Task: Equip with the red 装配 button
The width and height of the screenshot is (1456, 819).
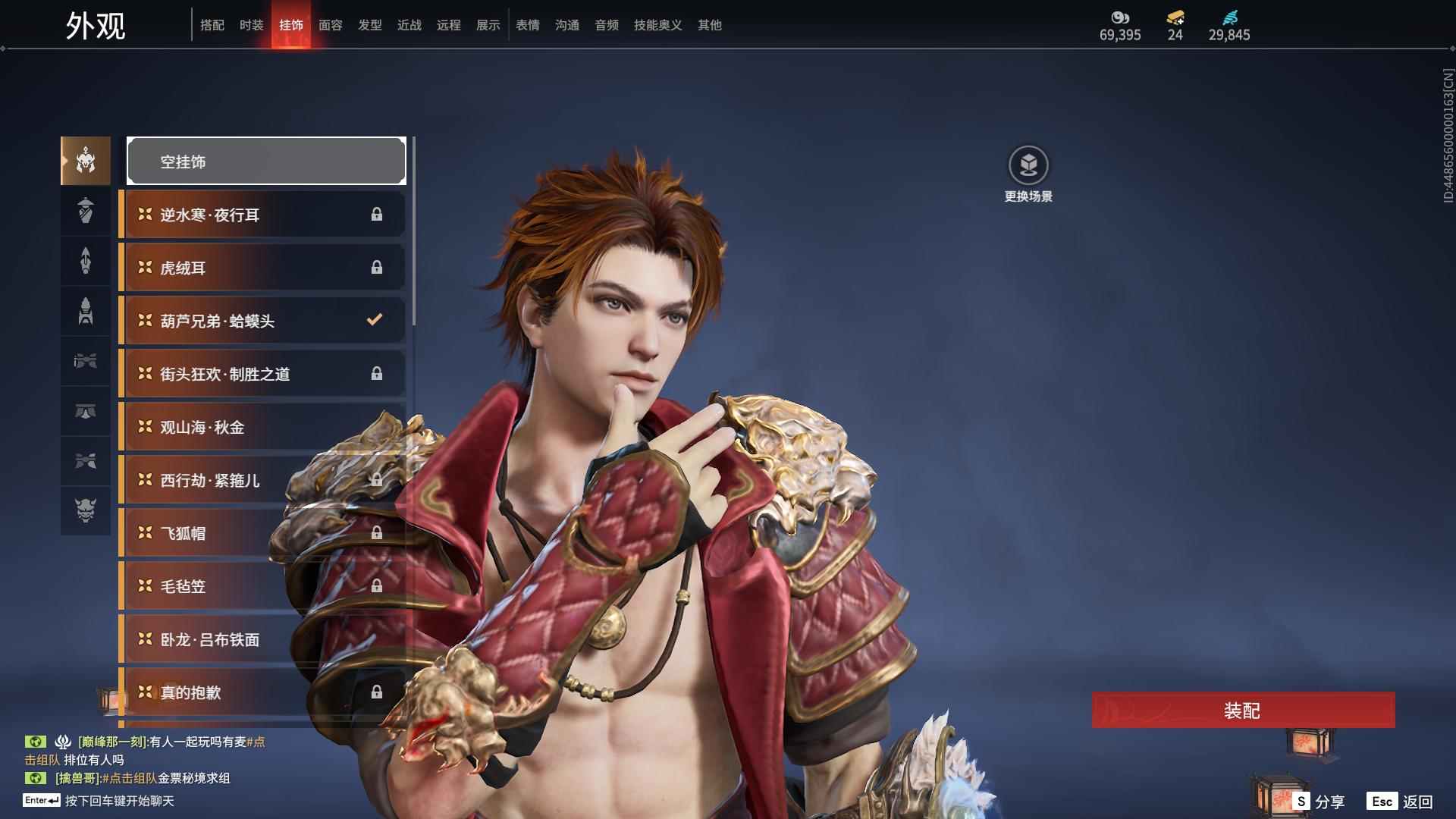Action: (1243, 710)
